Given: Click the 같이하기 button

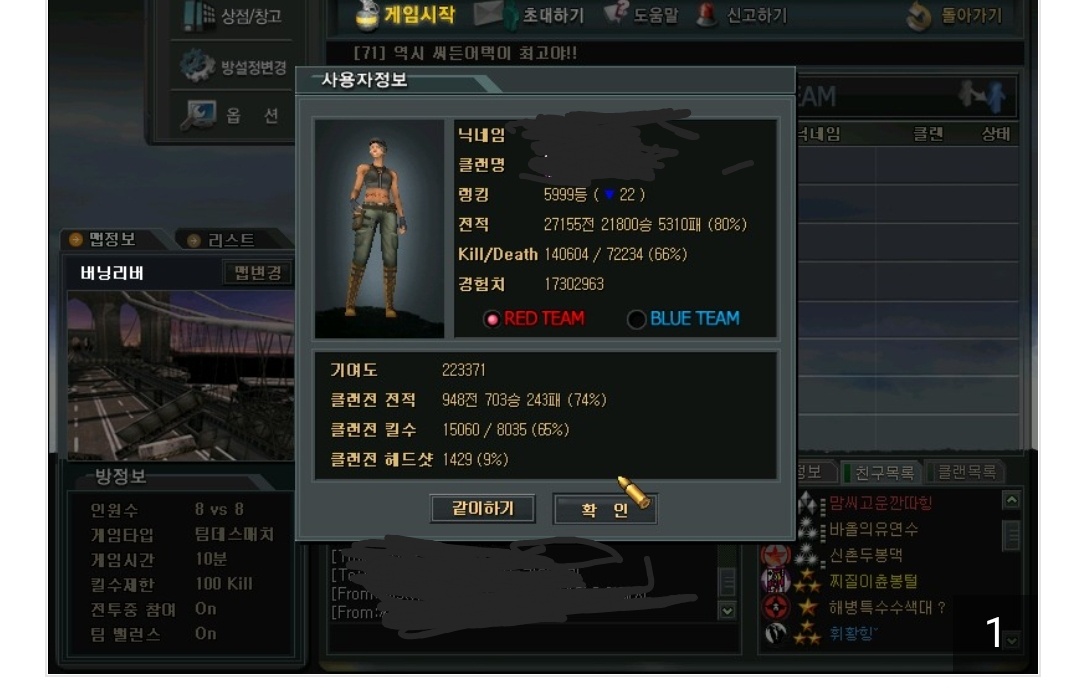Looking at the screenshot, I should point(482,508).
